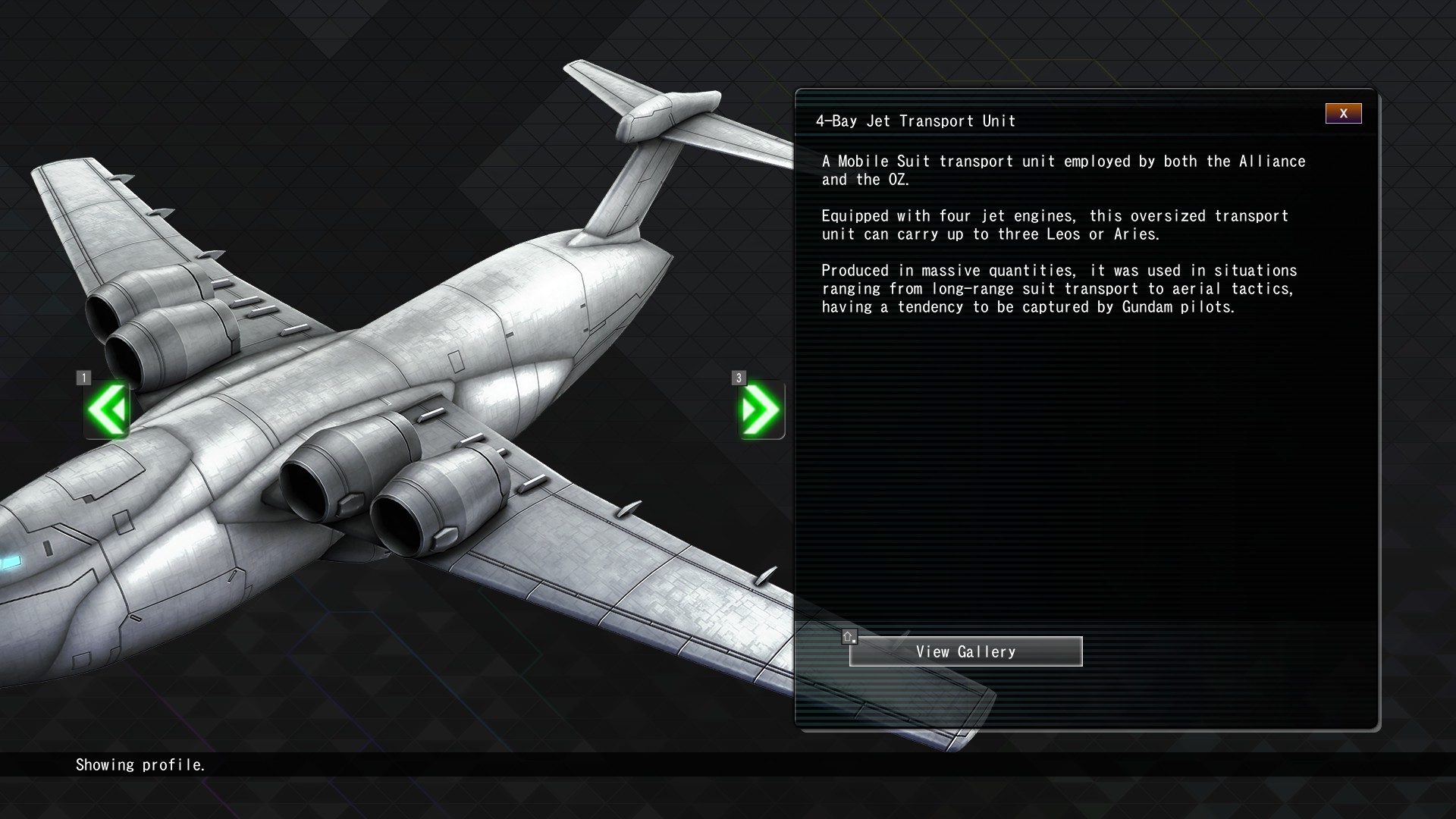Advance to the next profile with right arrow
Viewport: 1456px width, 819px height.
[761, 410]
